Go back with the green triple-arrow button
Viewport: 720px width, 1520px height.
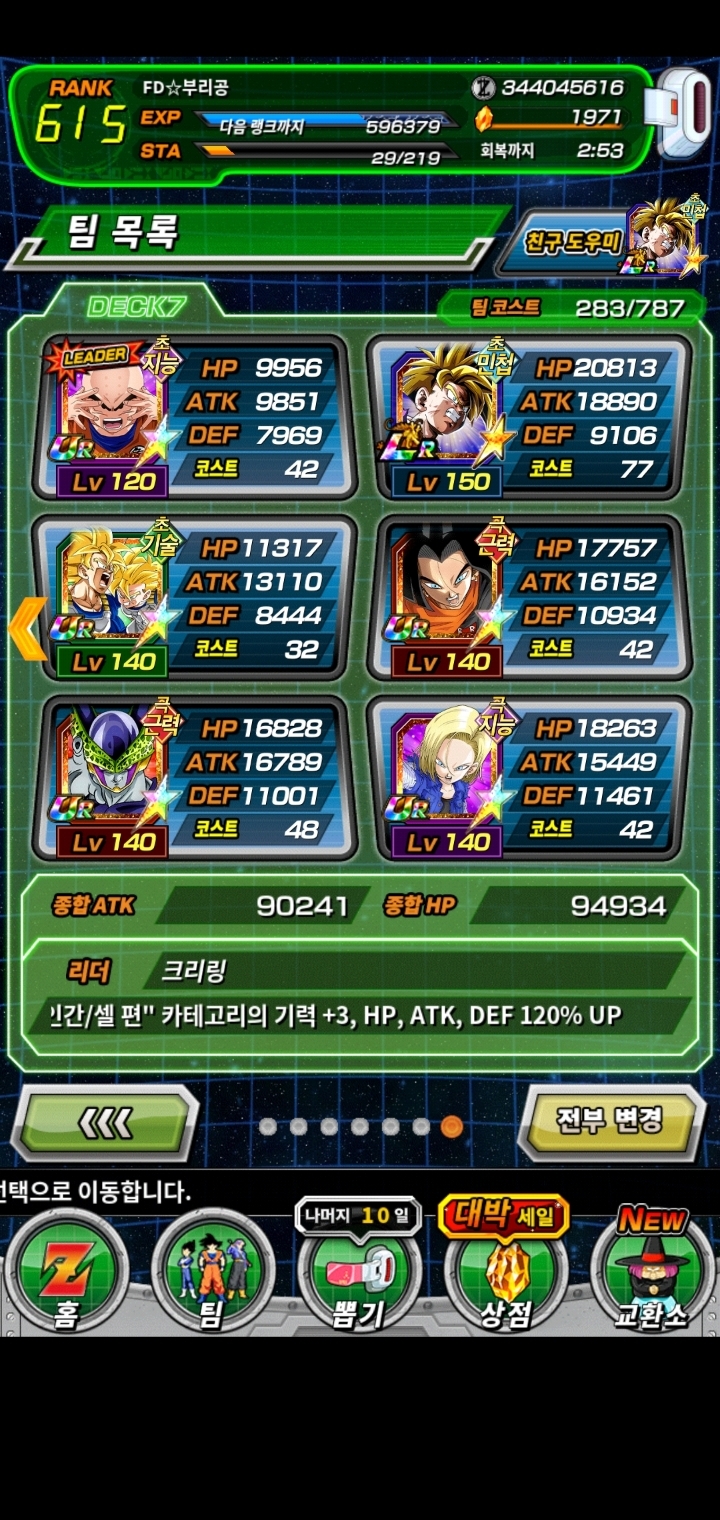(105, 1122)
